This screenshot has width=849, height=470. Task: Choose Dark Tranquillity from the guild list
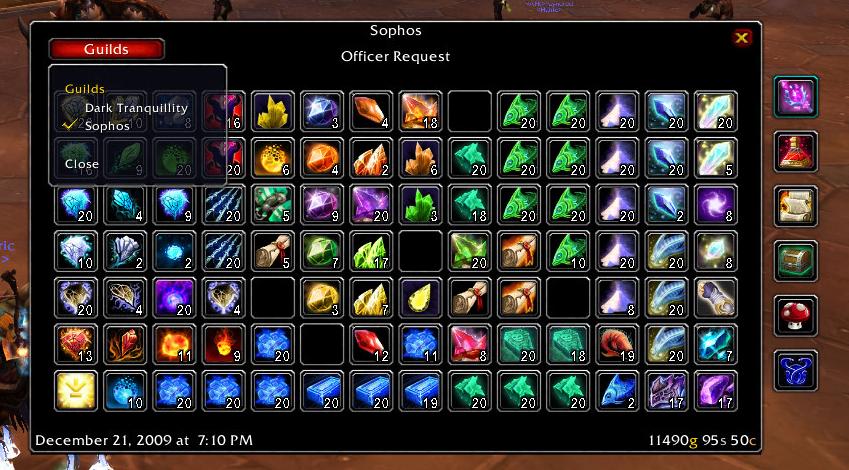pos(136,108)
